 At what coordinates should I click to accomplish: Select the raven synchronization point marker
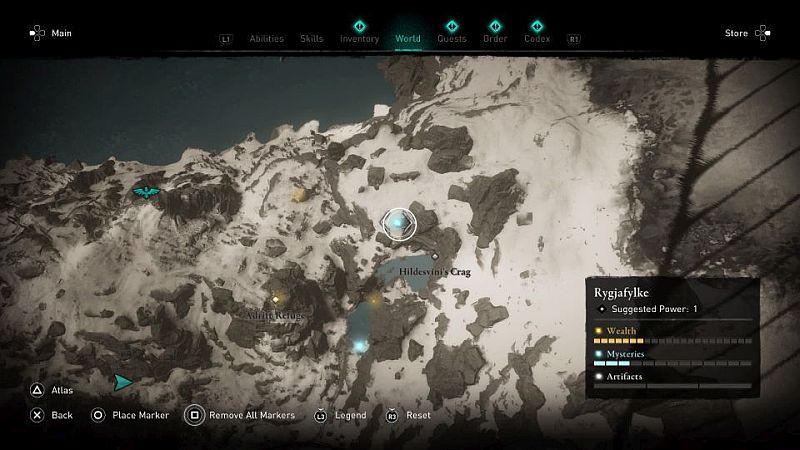tap(147, 190)
